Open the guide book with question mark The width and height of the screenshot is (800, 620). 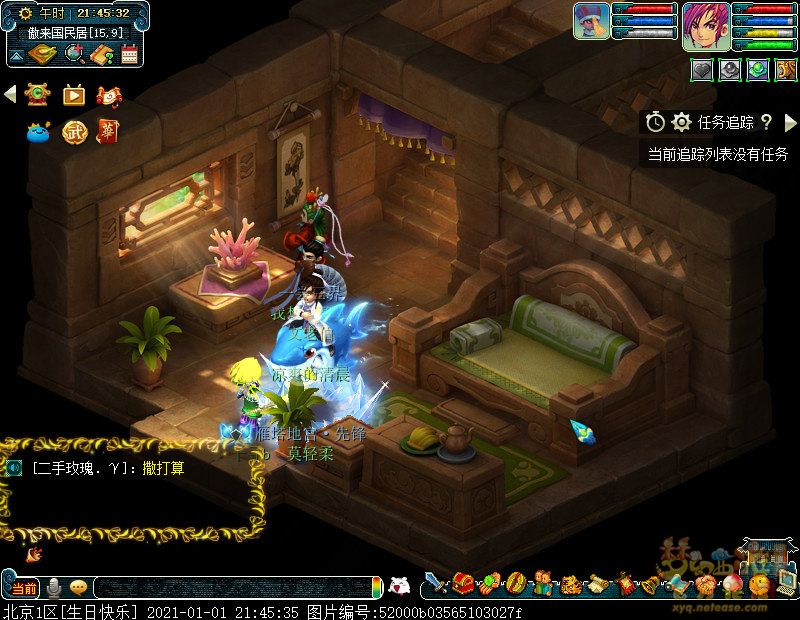click(x=101, y=54)
